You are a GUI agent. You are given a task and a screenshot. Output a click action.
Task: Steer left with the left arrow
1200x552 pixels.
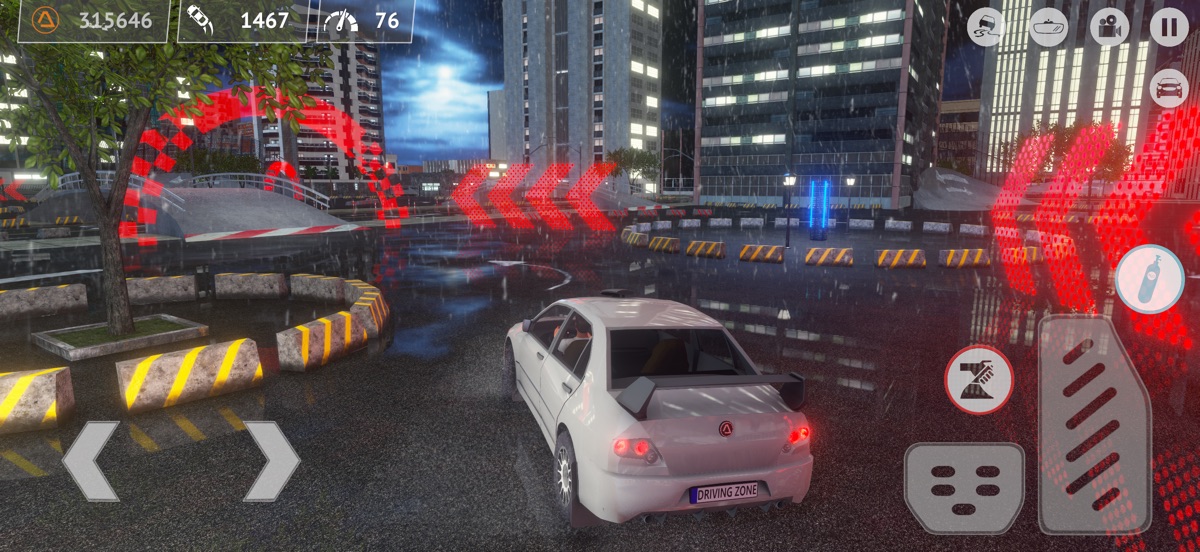click(92, 461)
